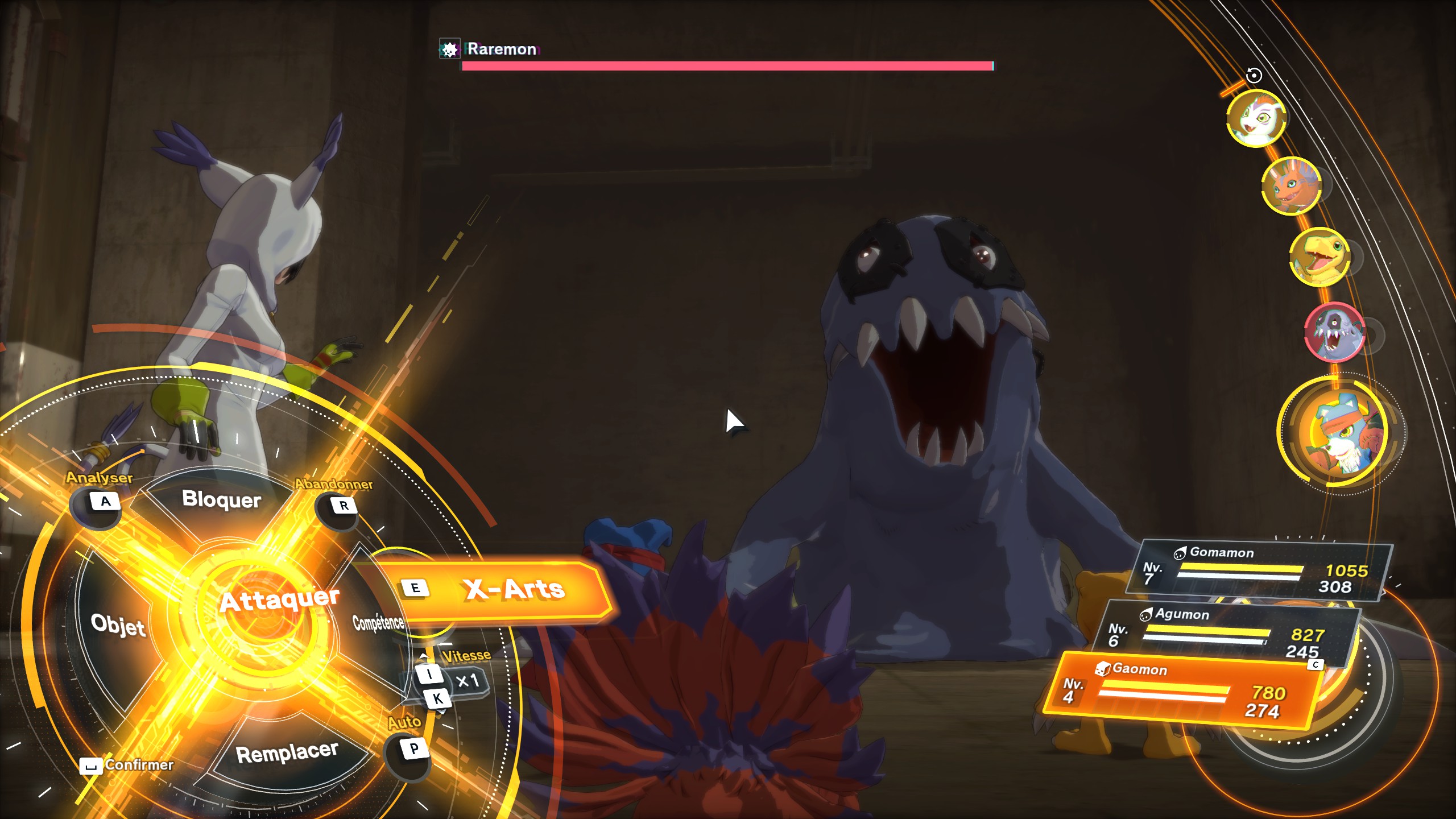Select Remplacer to swap Digimon
The image size is (1456, 819).
pyautogui.click(x=287, y=753)
